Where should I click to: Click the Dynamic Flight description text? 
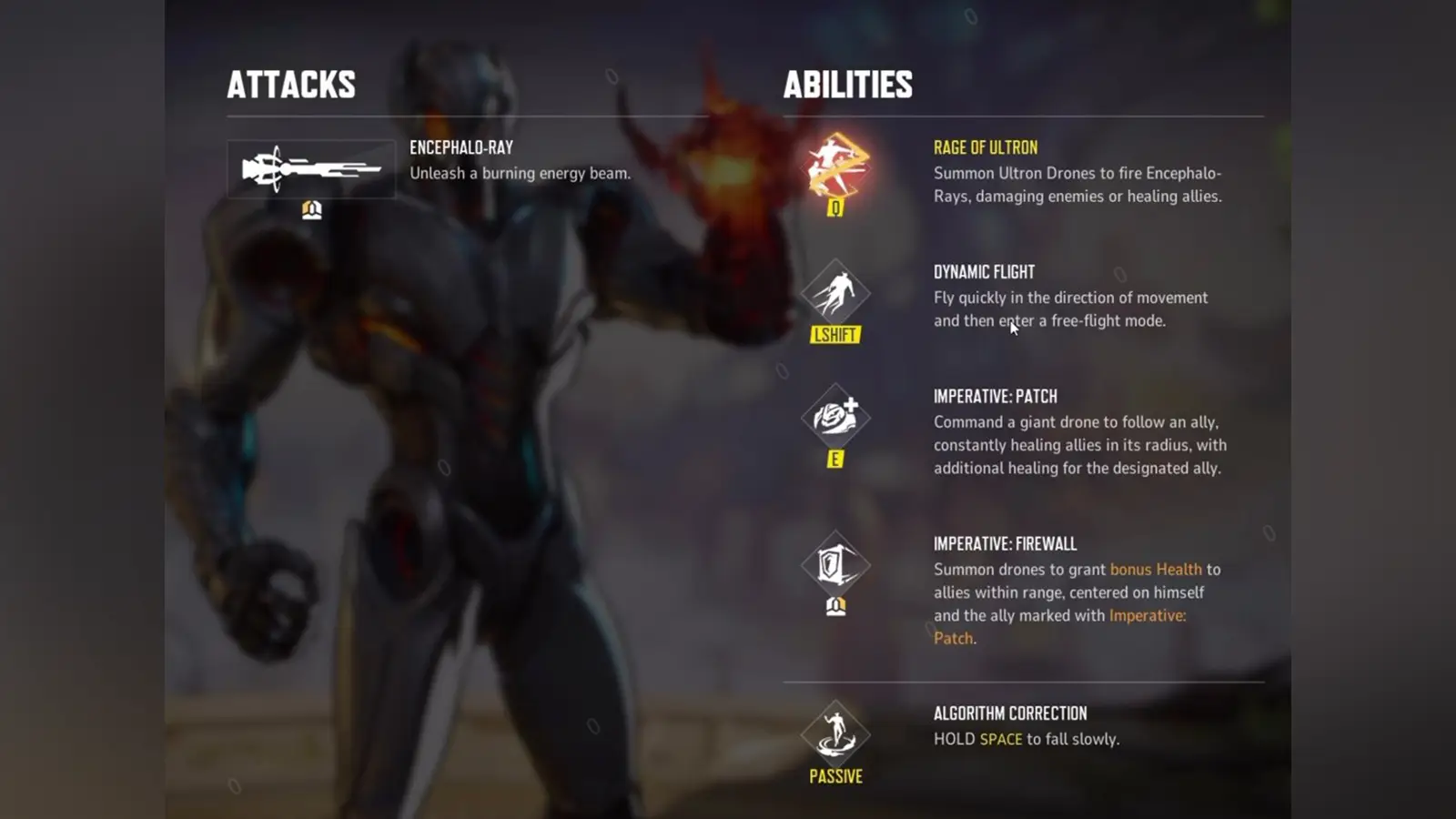click(x=1071, y=308)
